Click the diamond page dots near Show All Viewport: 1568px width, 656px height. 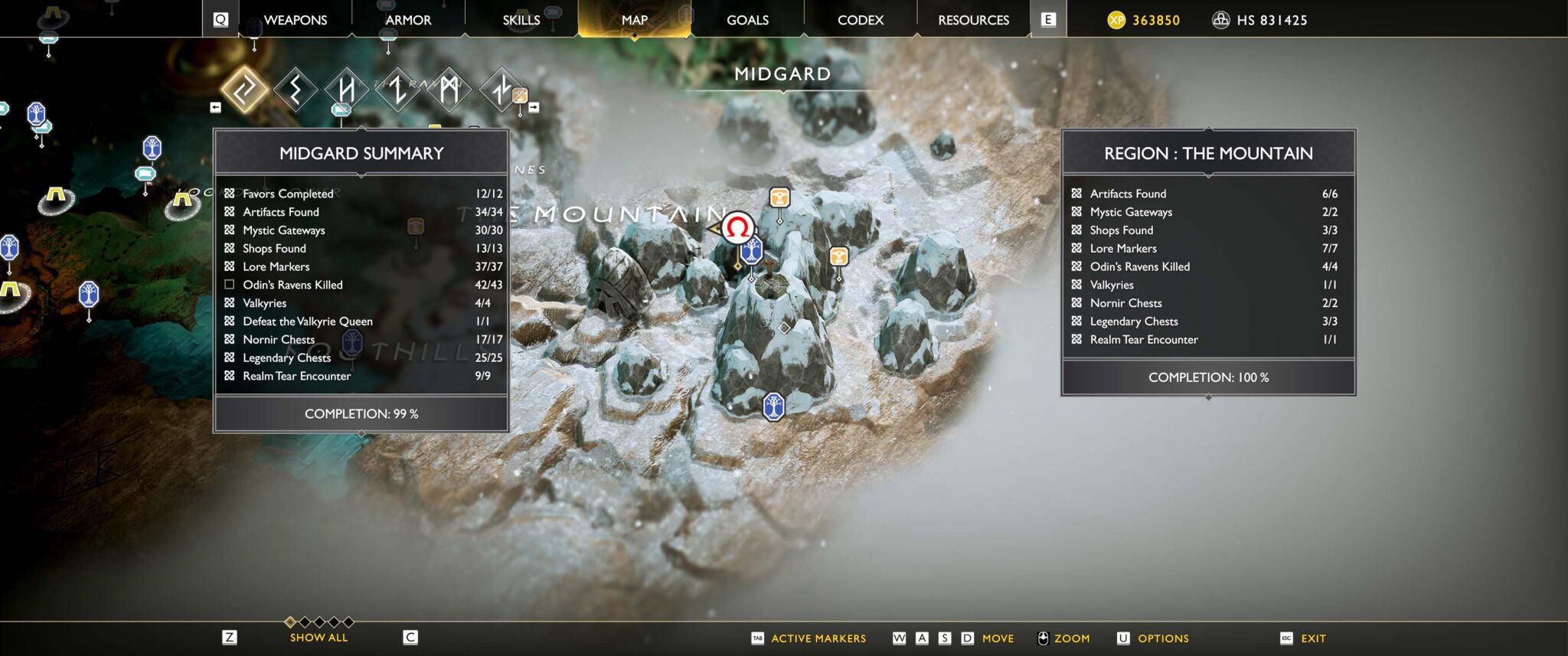tap(316, 623)
